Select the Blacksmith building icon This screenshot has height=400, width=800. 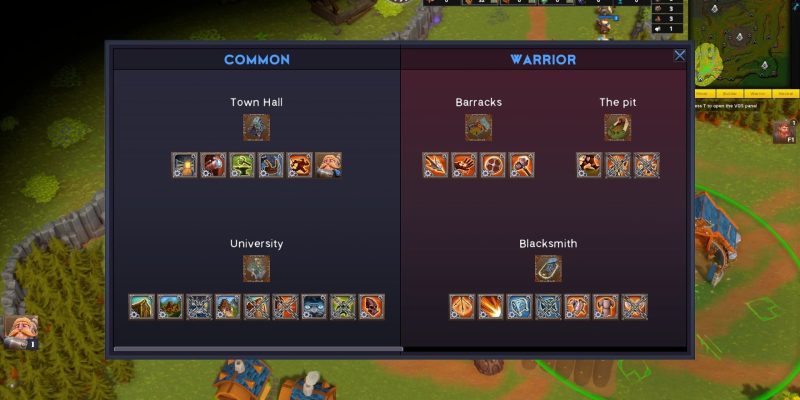coord(548,268)
